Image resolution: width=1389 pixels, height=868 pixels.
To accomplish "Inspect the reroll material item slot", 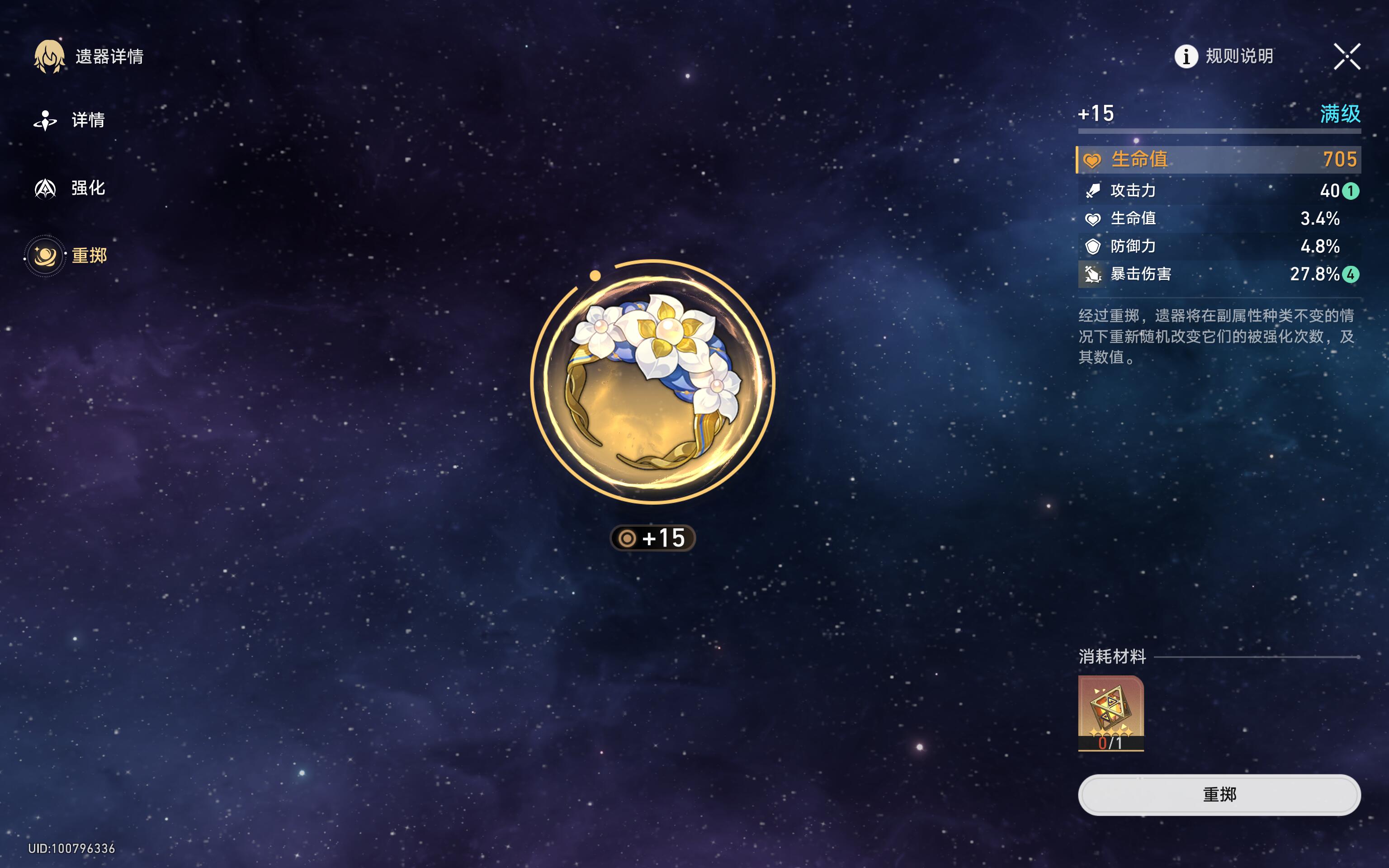I will (x=1110, y=712).
